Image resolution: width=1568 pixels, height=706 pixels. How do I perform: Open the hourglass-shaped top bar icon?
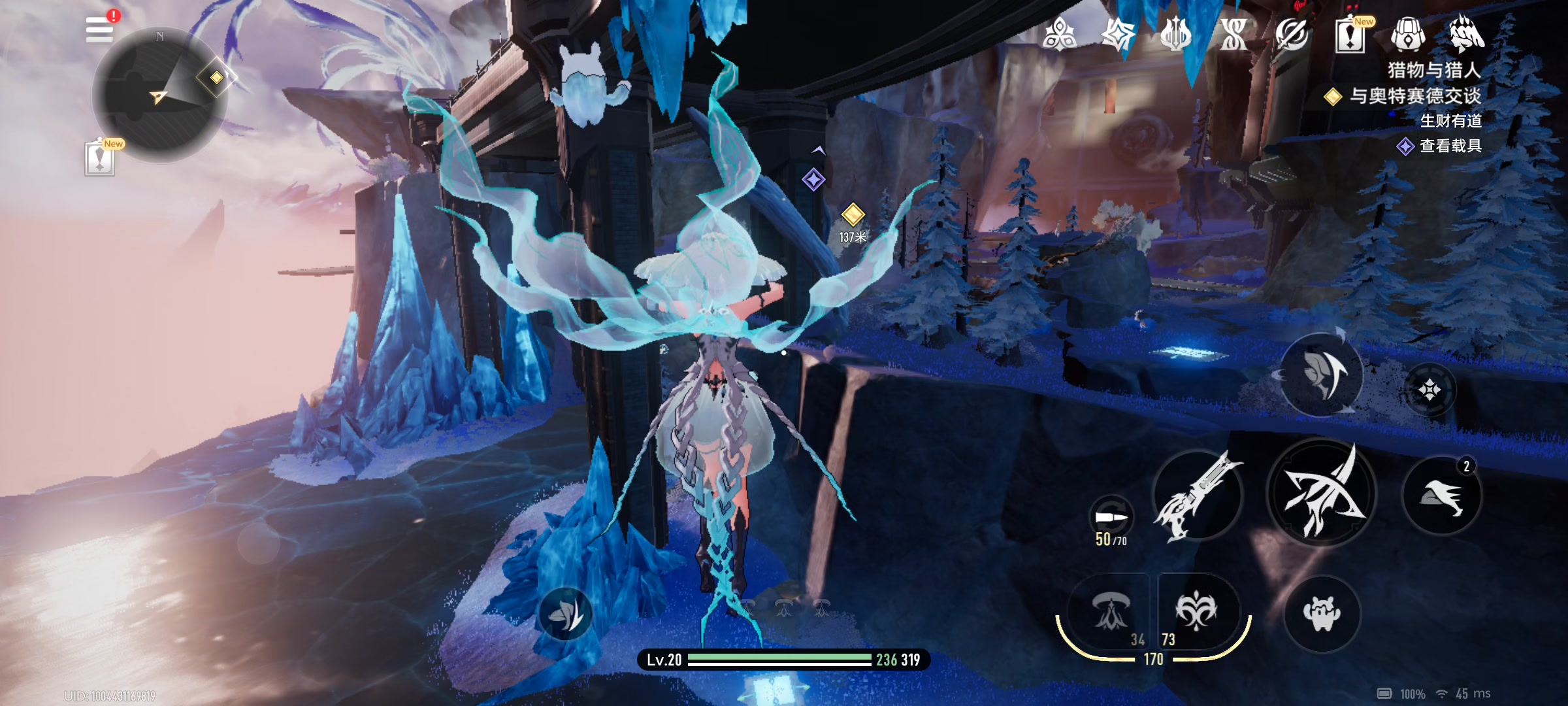1233,35
